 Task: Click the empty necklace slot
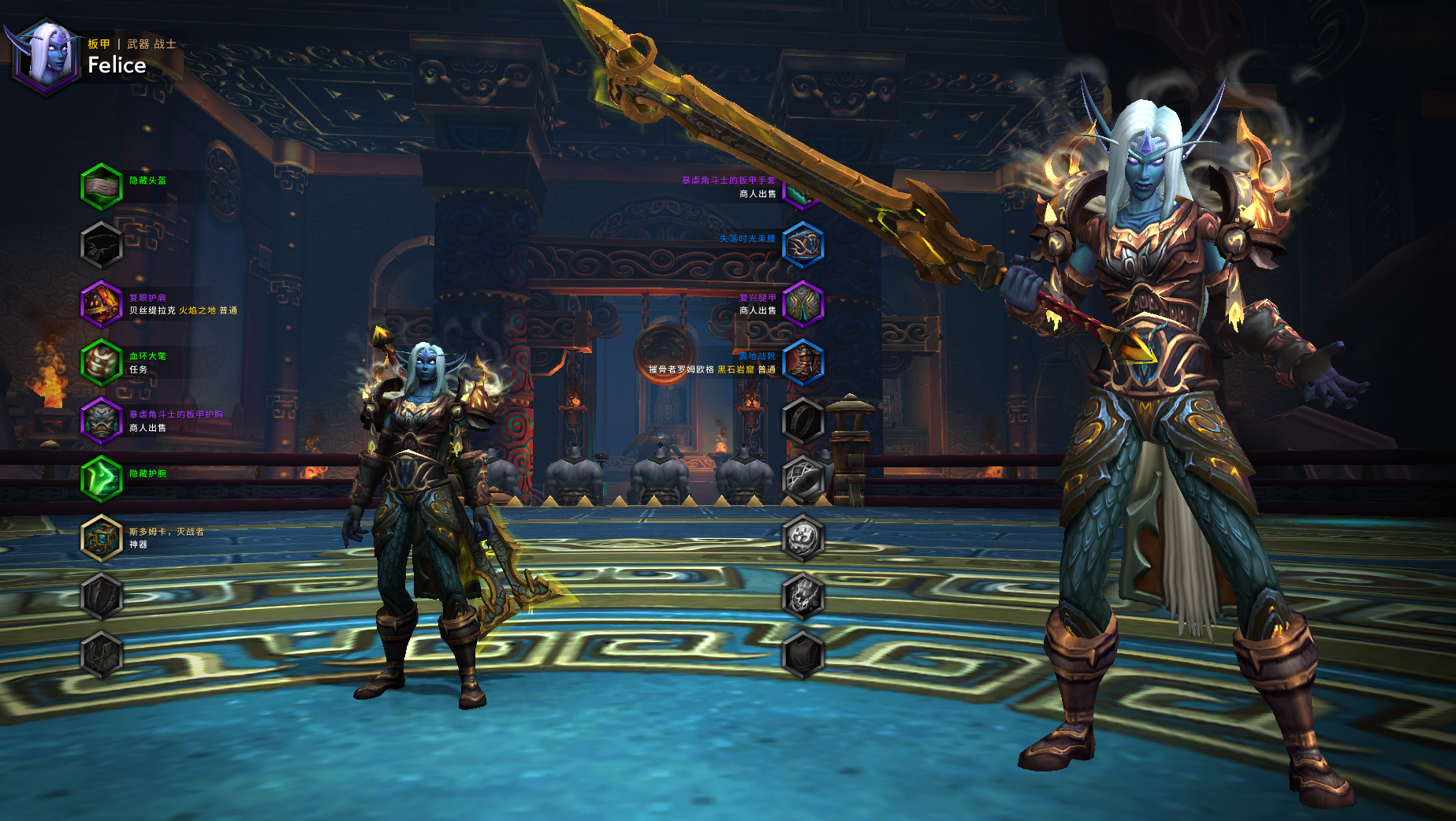point(102,245)
